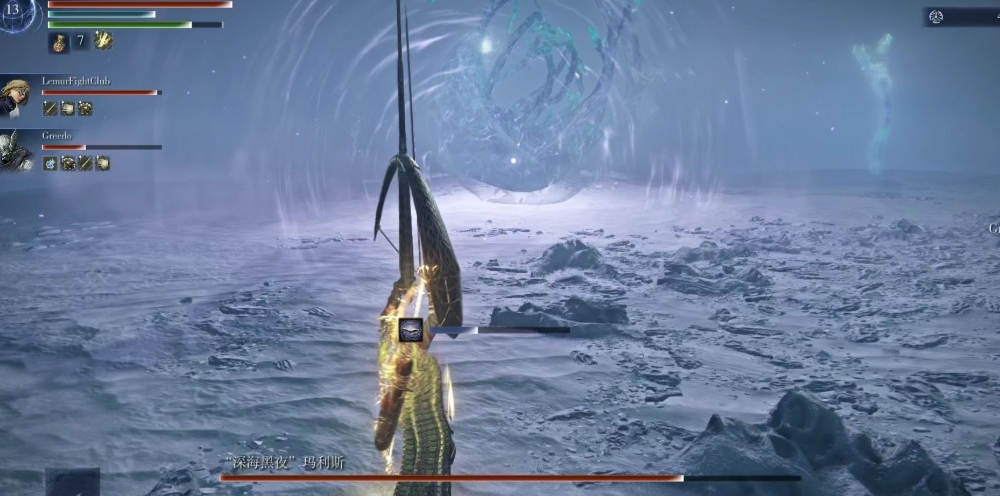Click the rune counter icon
The height and width of the screenshot is (496, 1000).
point(936,16)
